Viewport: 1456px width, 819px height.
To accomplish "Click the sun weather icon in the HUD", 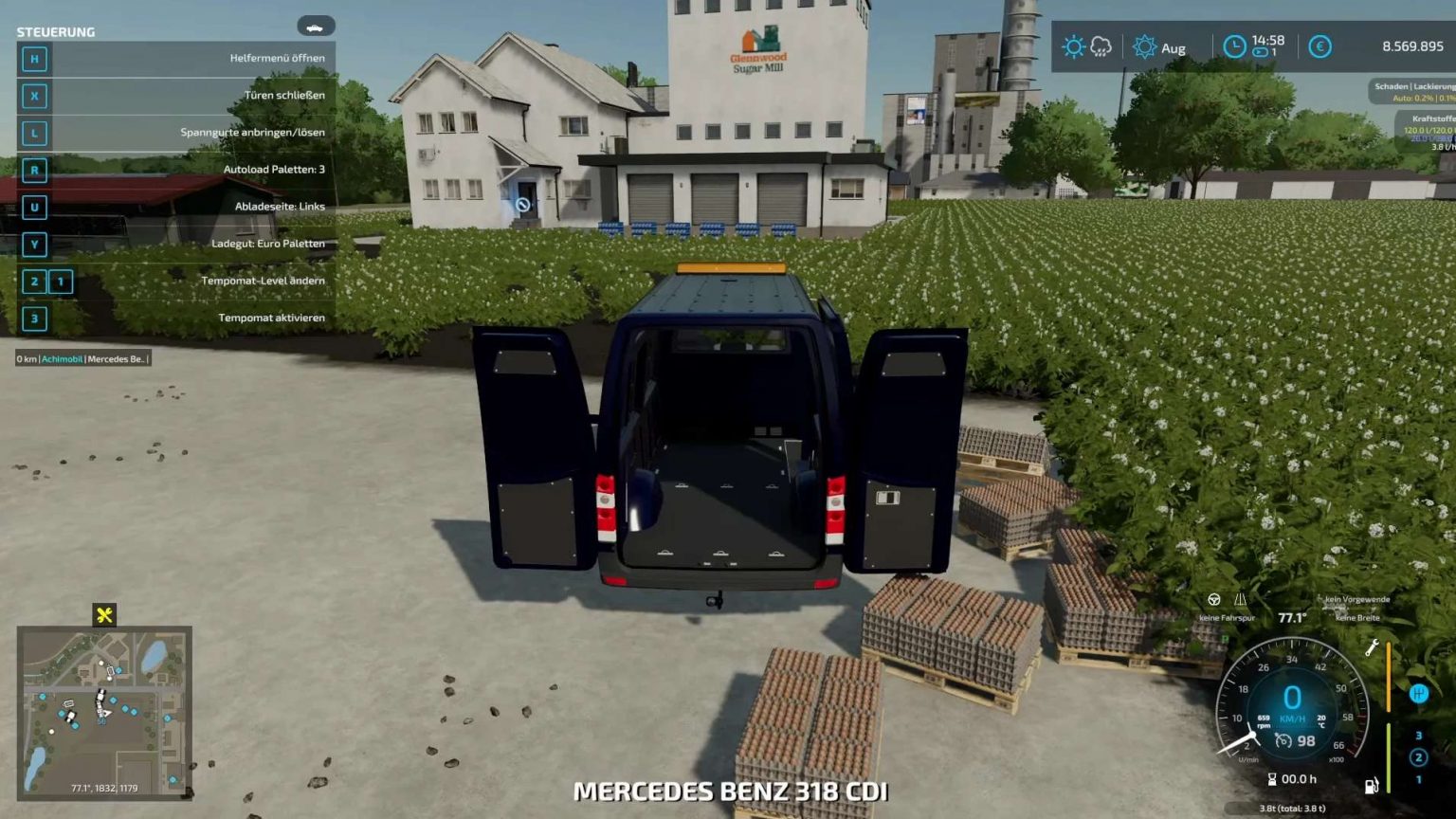I will pos(1072,45).
